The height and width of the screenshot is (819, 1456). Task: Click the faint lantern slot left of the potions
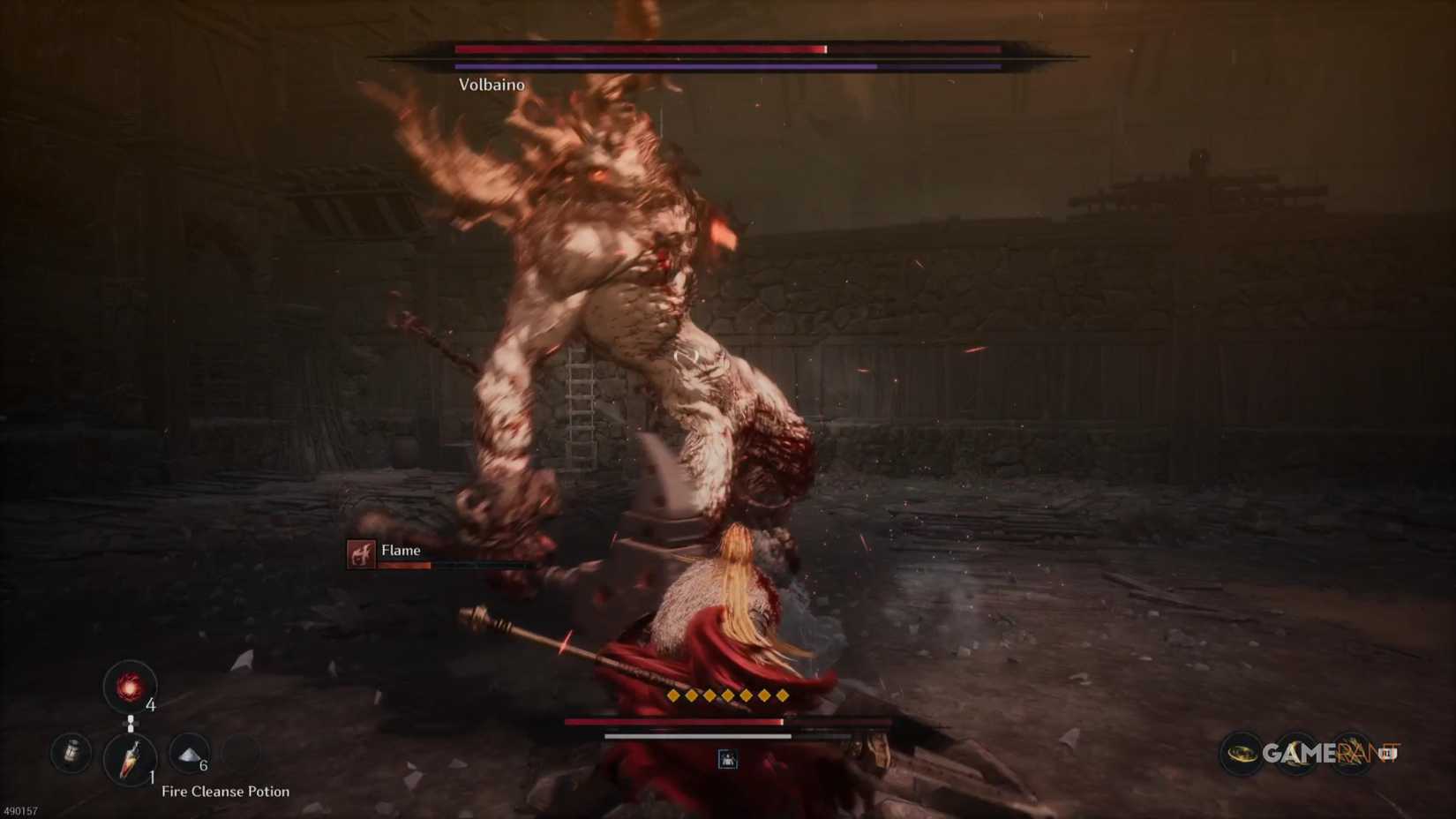click(x=71, y=752)
